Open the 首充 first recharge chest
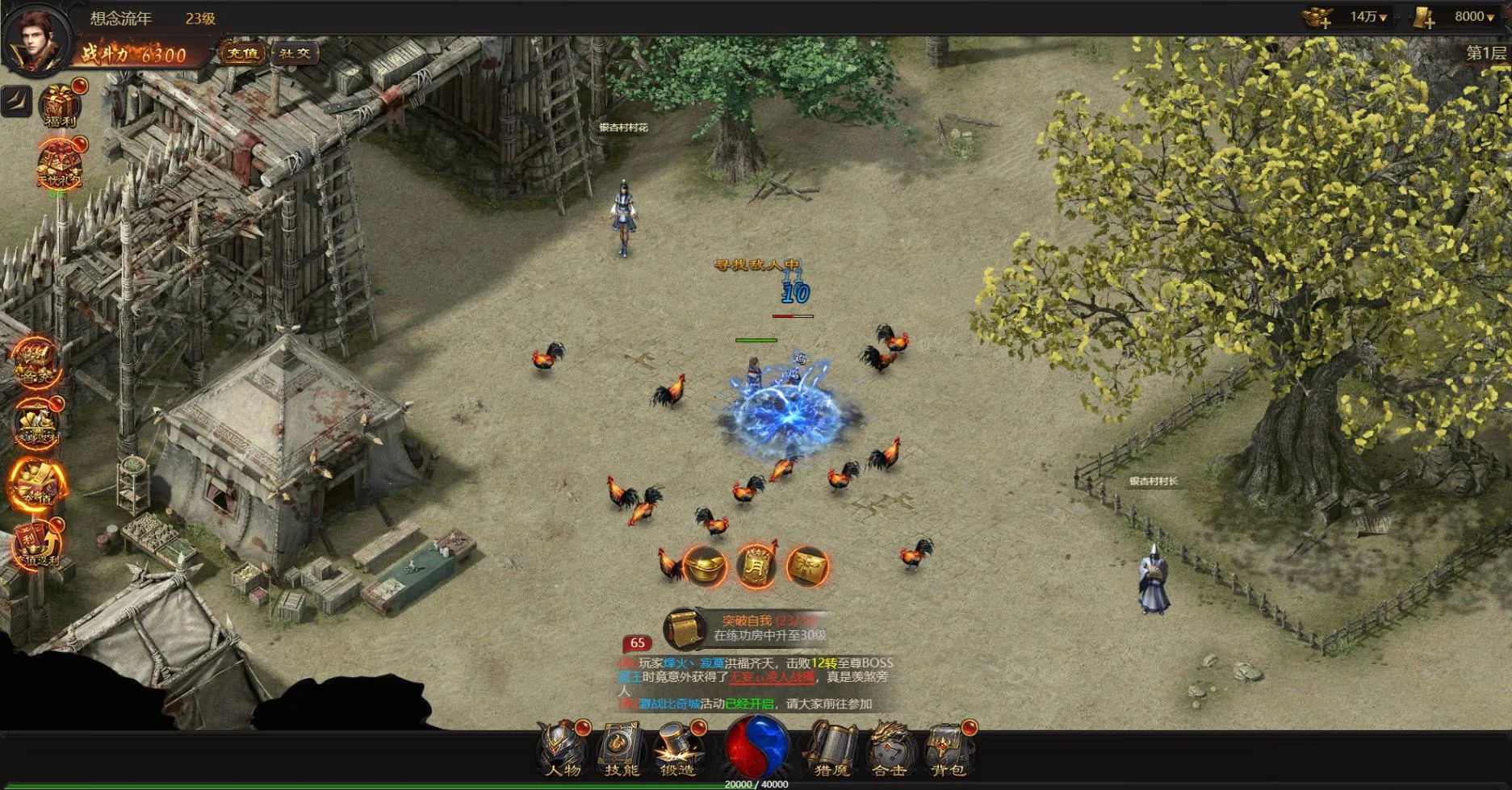Viewport: 1512px width, 790px height. [x=36, y=362]
